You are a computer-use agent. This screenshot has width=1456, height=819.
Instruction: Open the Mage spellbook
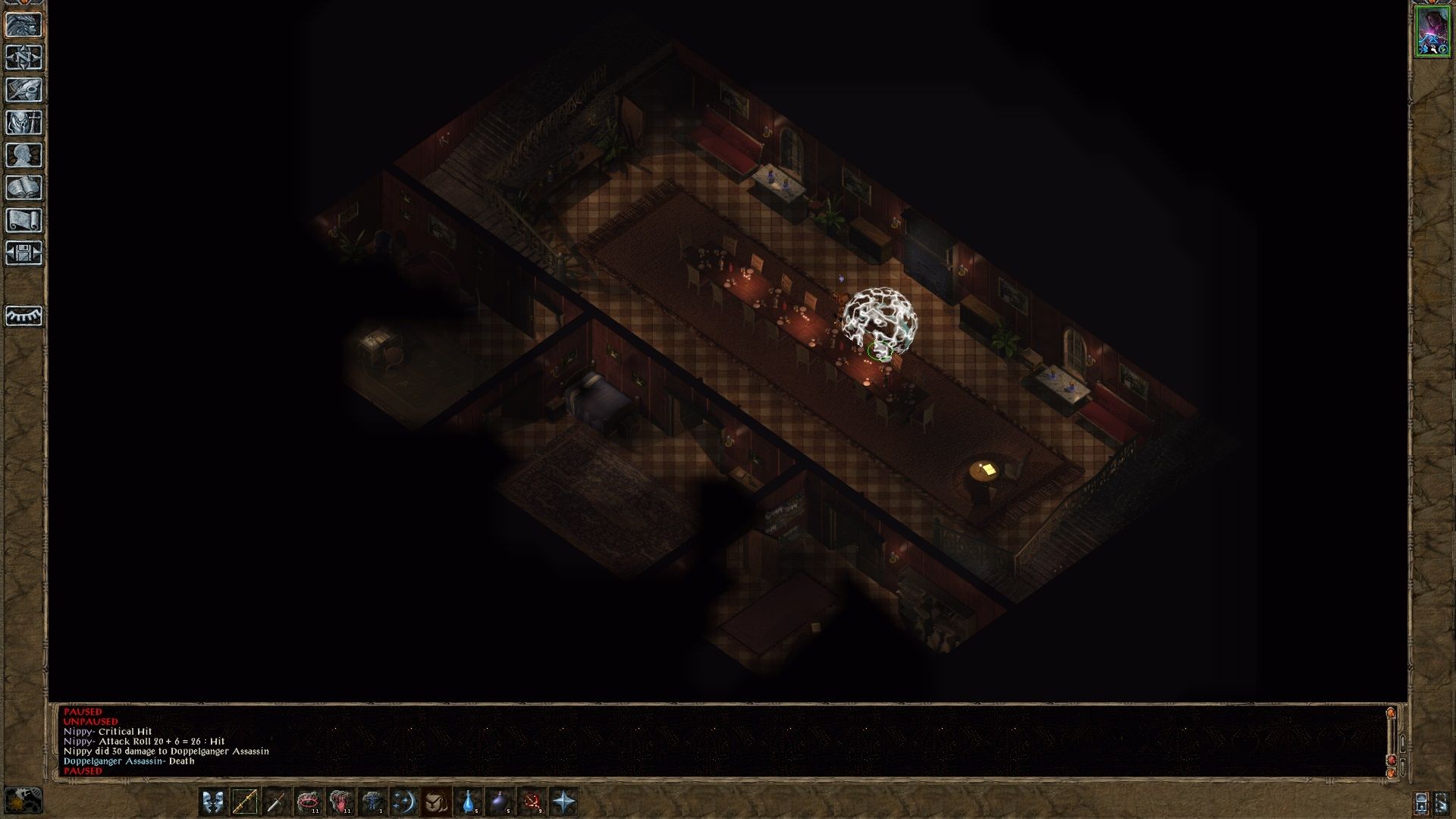[24, 184]
